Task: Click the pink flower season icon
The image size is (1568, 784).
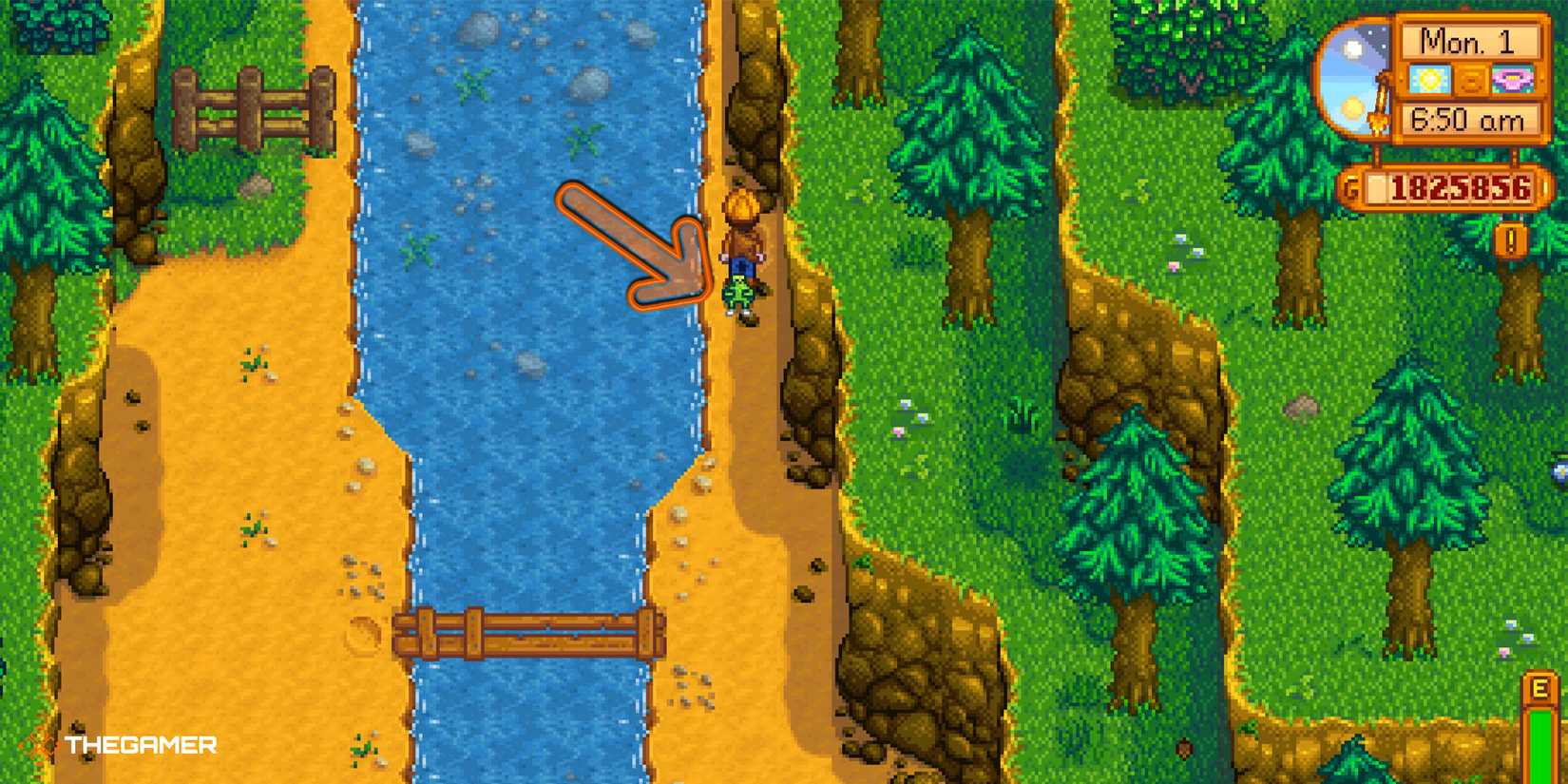Action: 1513,78
